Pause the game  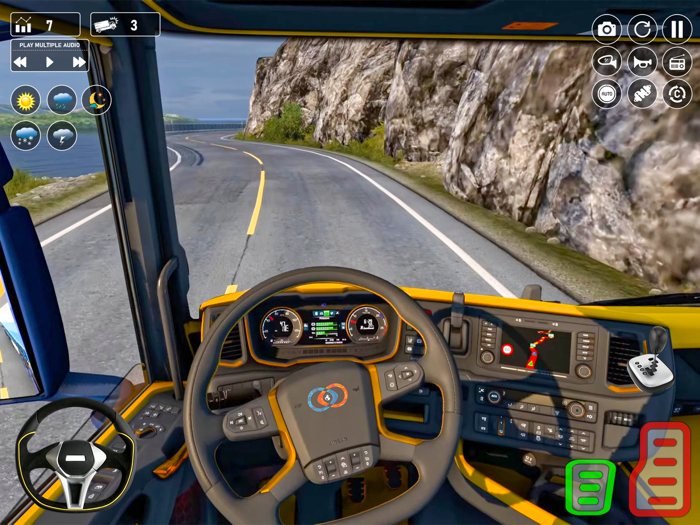677,29
